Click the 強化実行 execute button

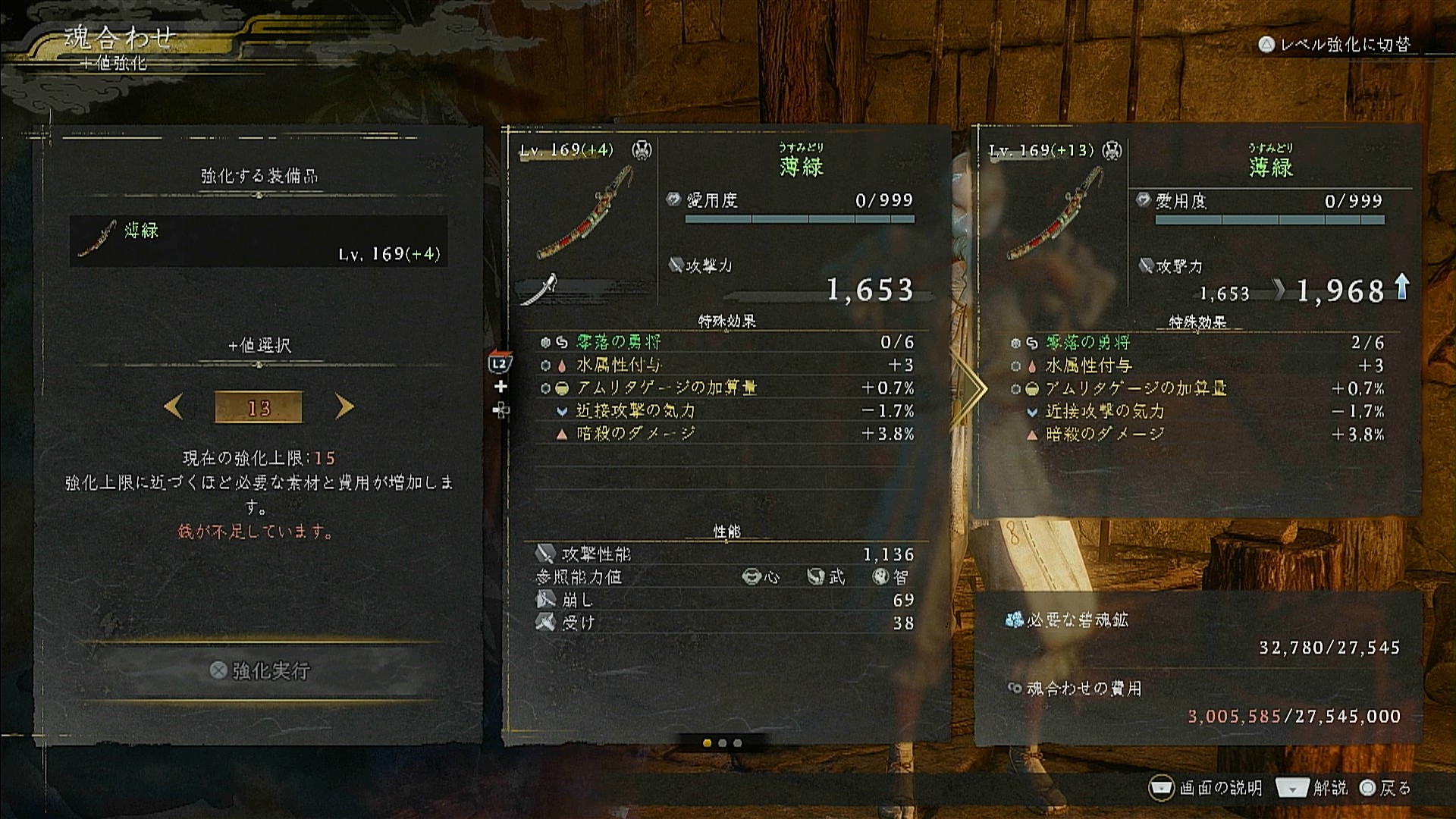pyautogui.click(x=260, y=670)
